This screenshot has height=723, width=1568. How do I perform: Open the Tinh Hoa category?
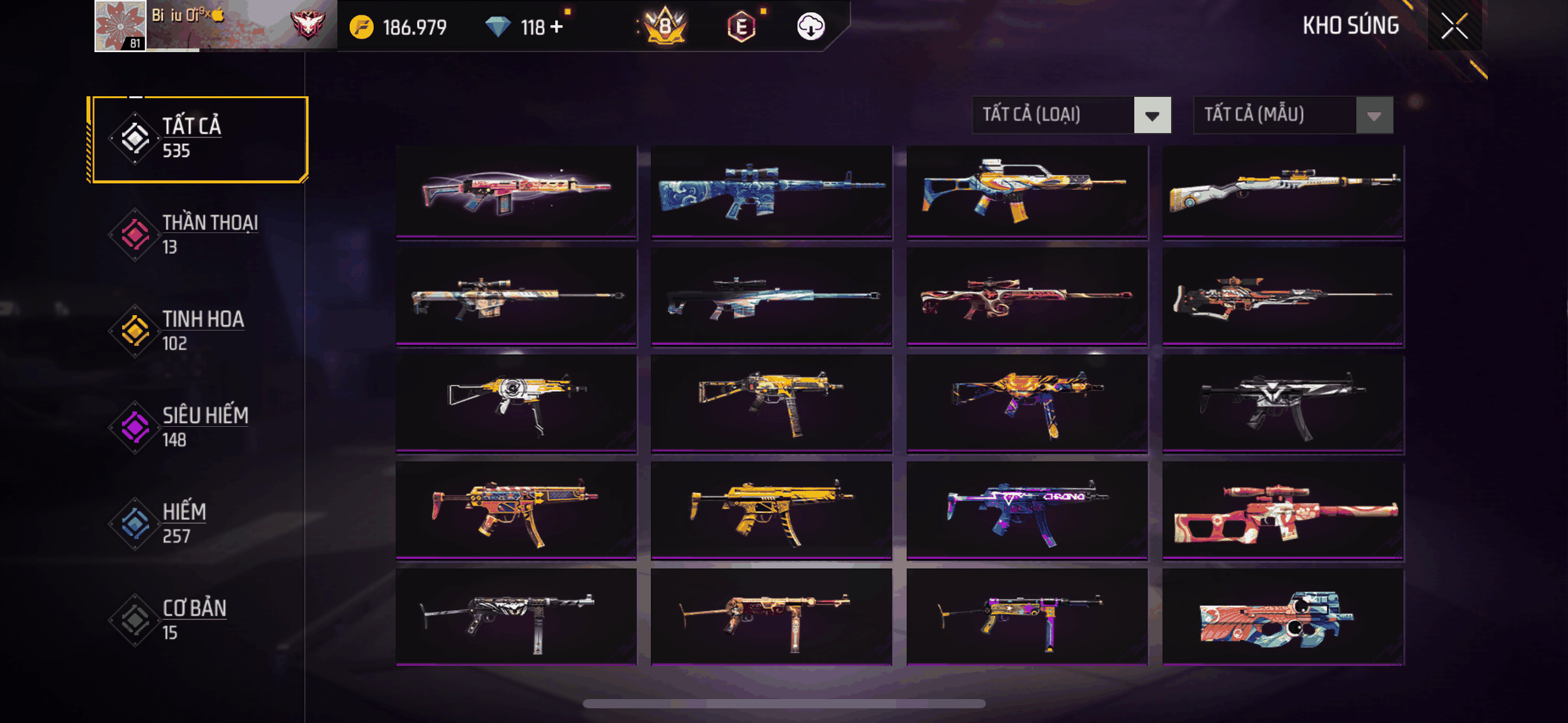tap(199, 331)
